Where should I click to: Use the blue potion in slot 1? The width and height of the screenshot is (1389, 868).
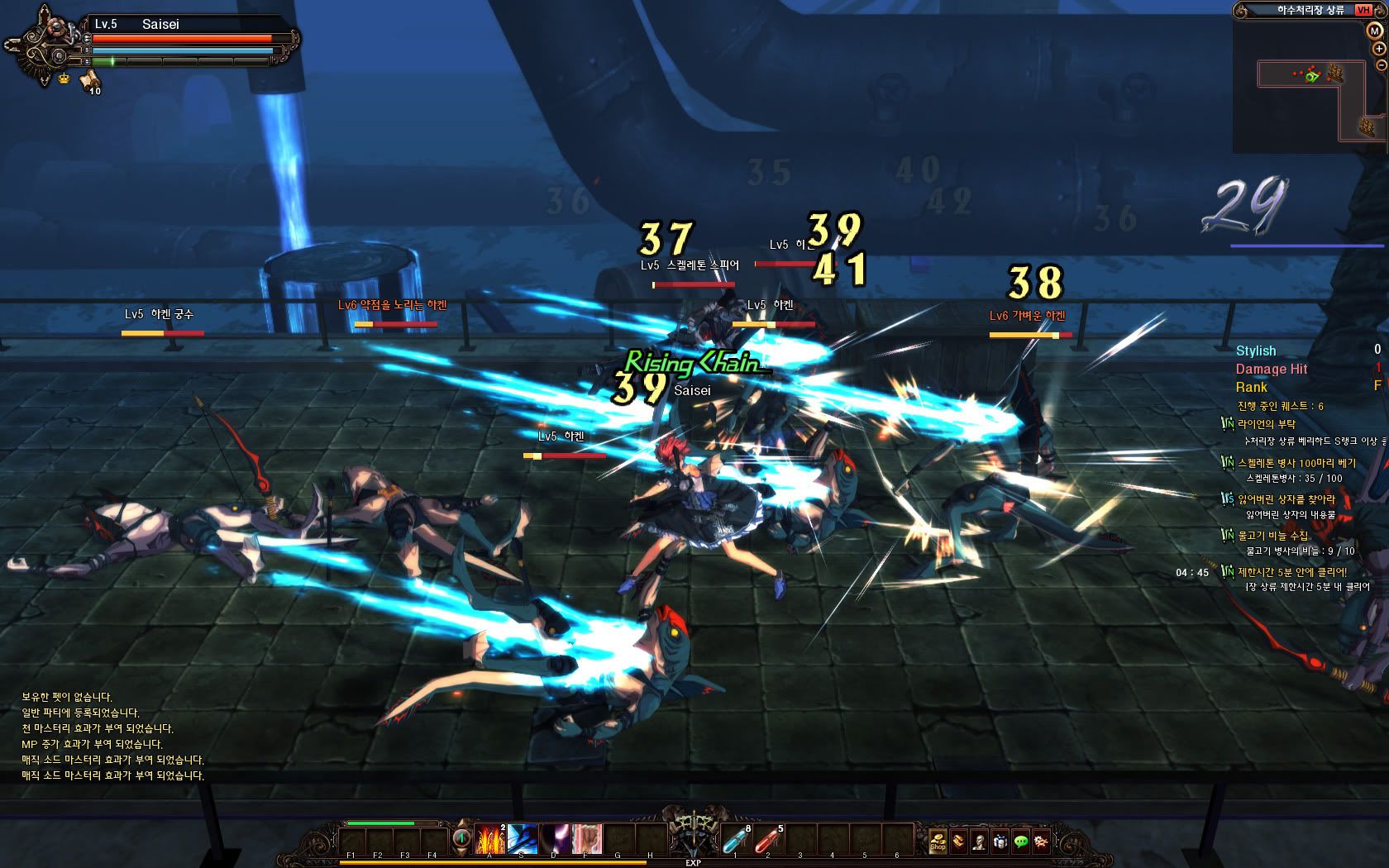click(x=735, y=840)
